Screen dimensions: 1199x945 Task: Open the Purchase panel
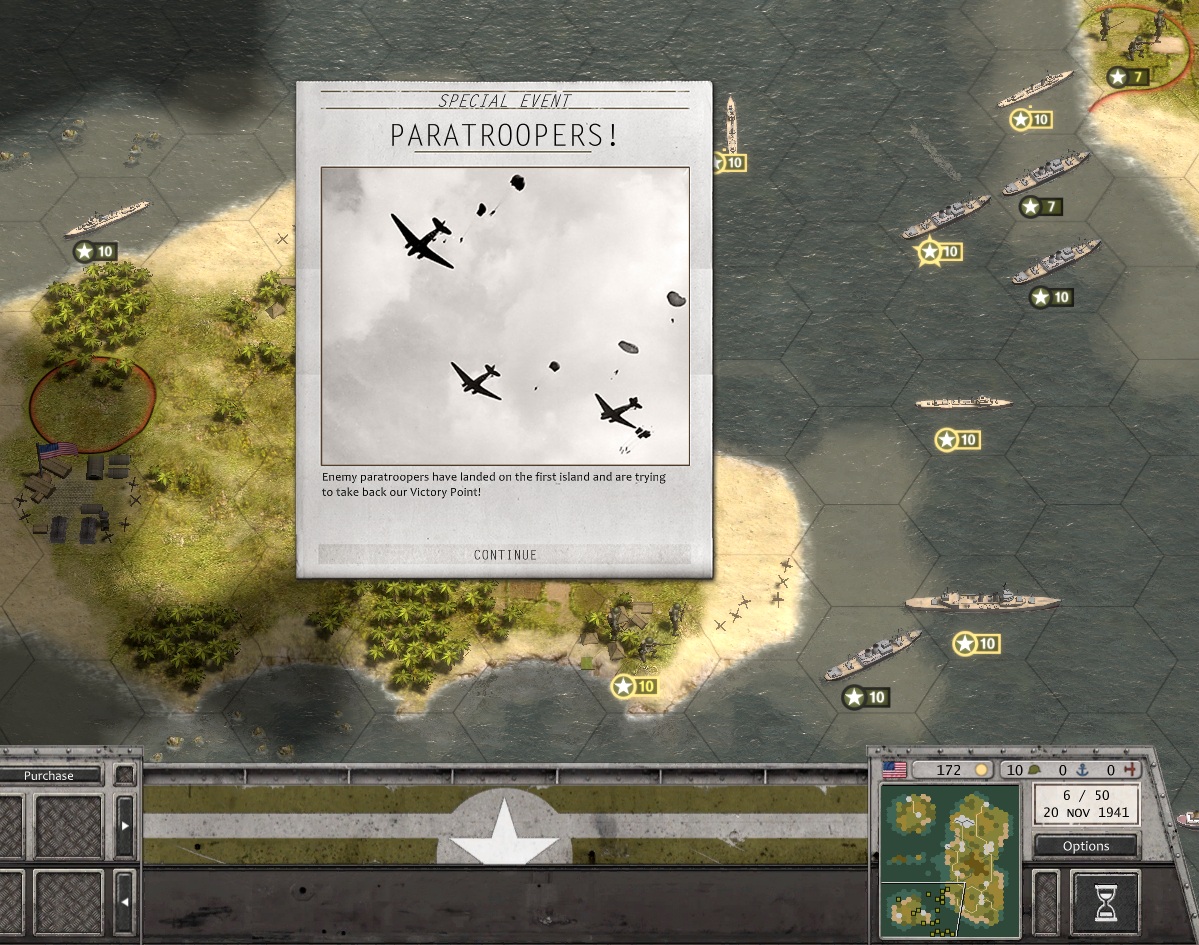tap(49, 776)
